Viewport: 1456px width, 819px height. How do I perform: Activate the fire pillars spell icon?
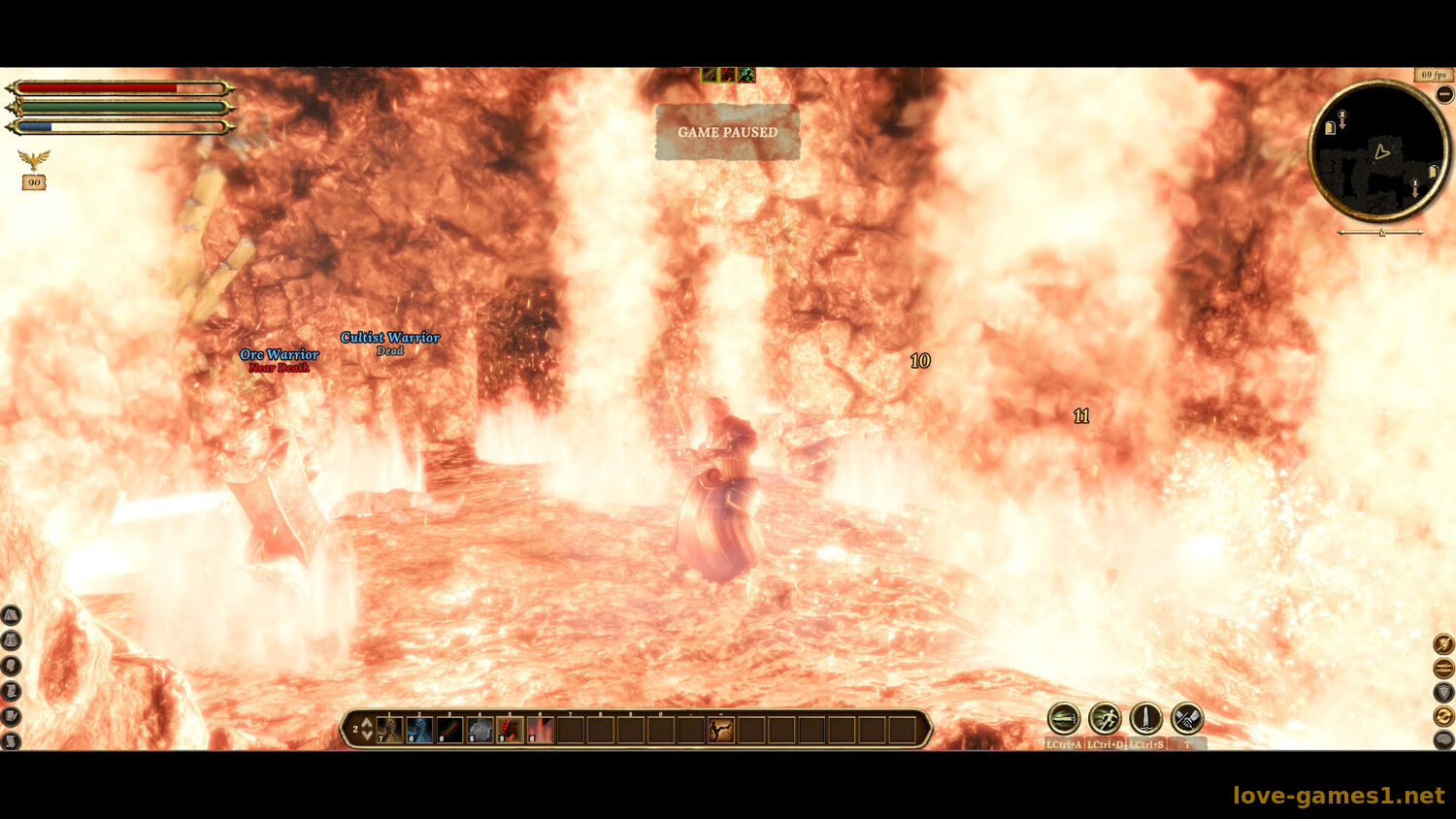540,729
